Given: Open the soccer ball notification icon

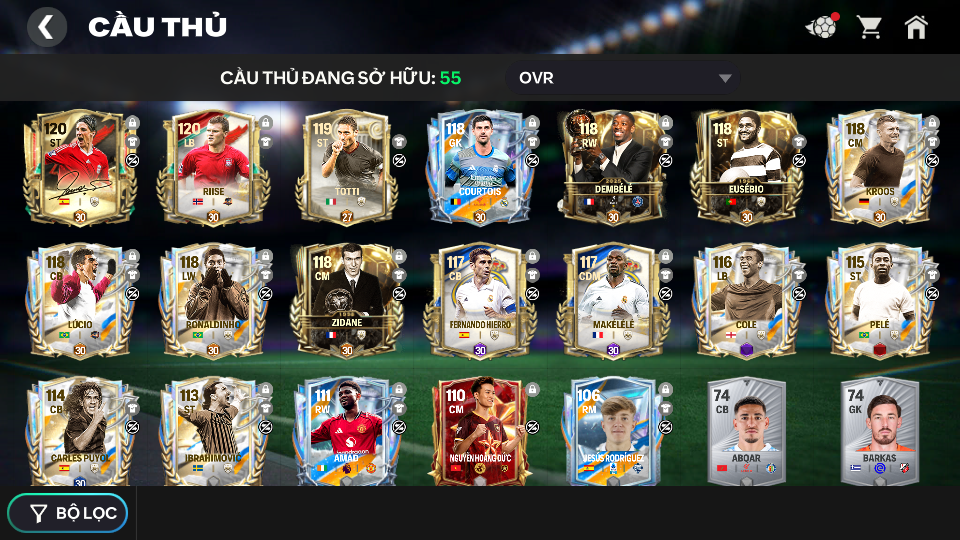Looking at the screenshot, I should (x=821, y=27).
